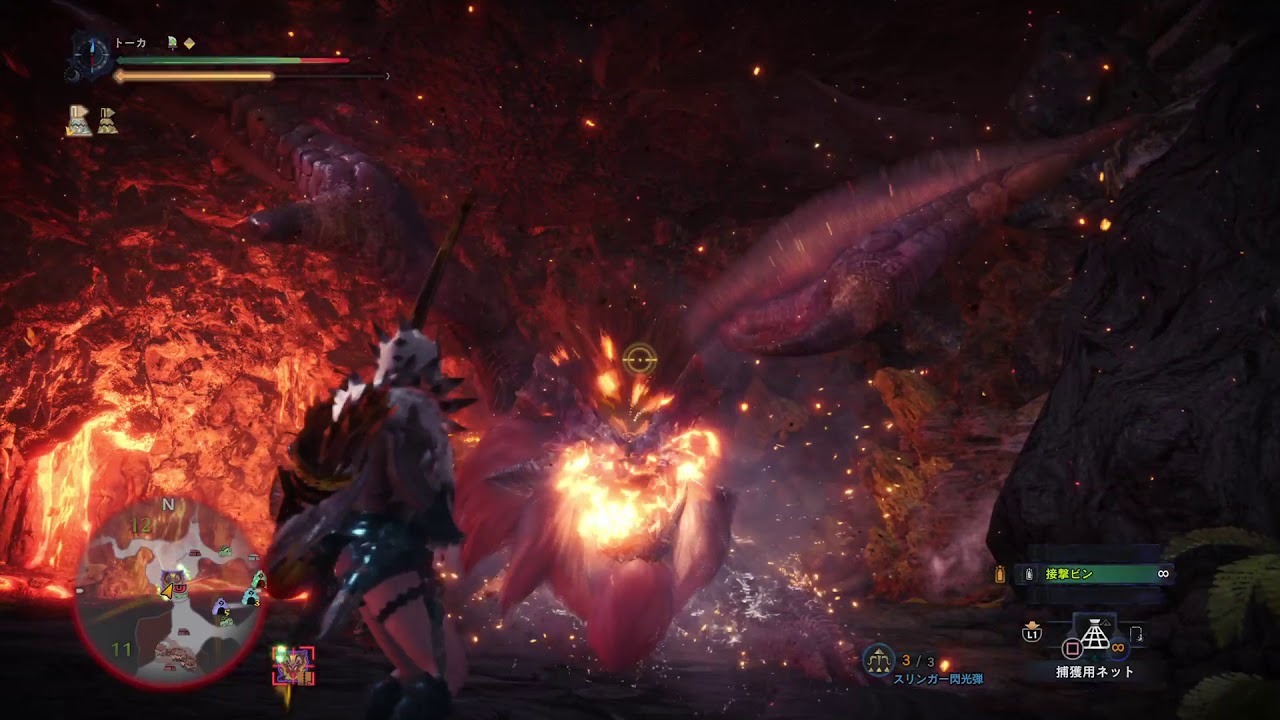The height and width of the screenshot is (720, 1280).
Task: Select the orange coating bottle icon
Action: pos(999,574)
